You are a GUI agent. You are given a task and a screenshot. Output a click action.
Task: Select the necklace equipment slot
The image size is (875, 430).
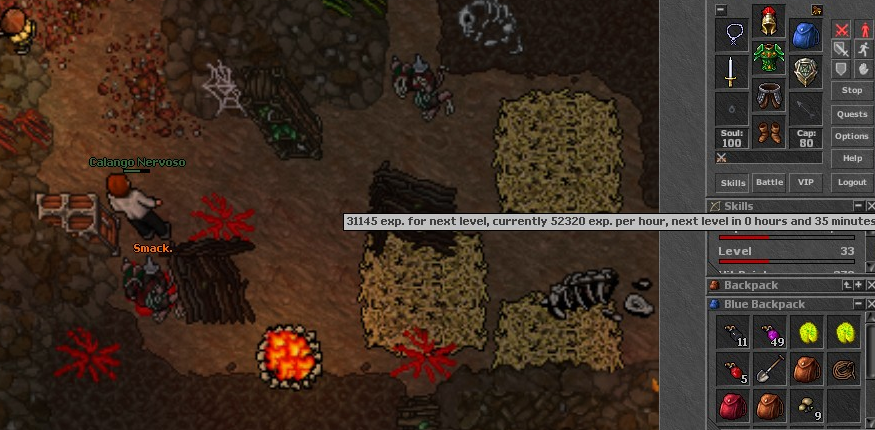point(732,35)
